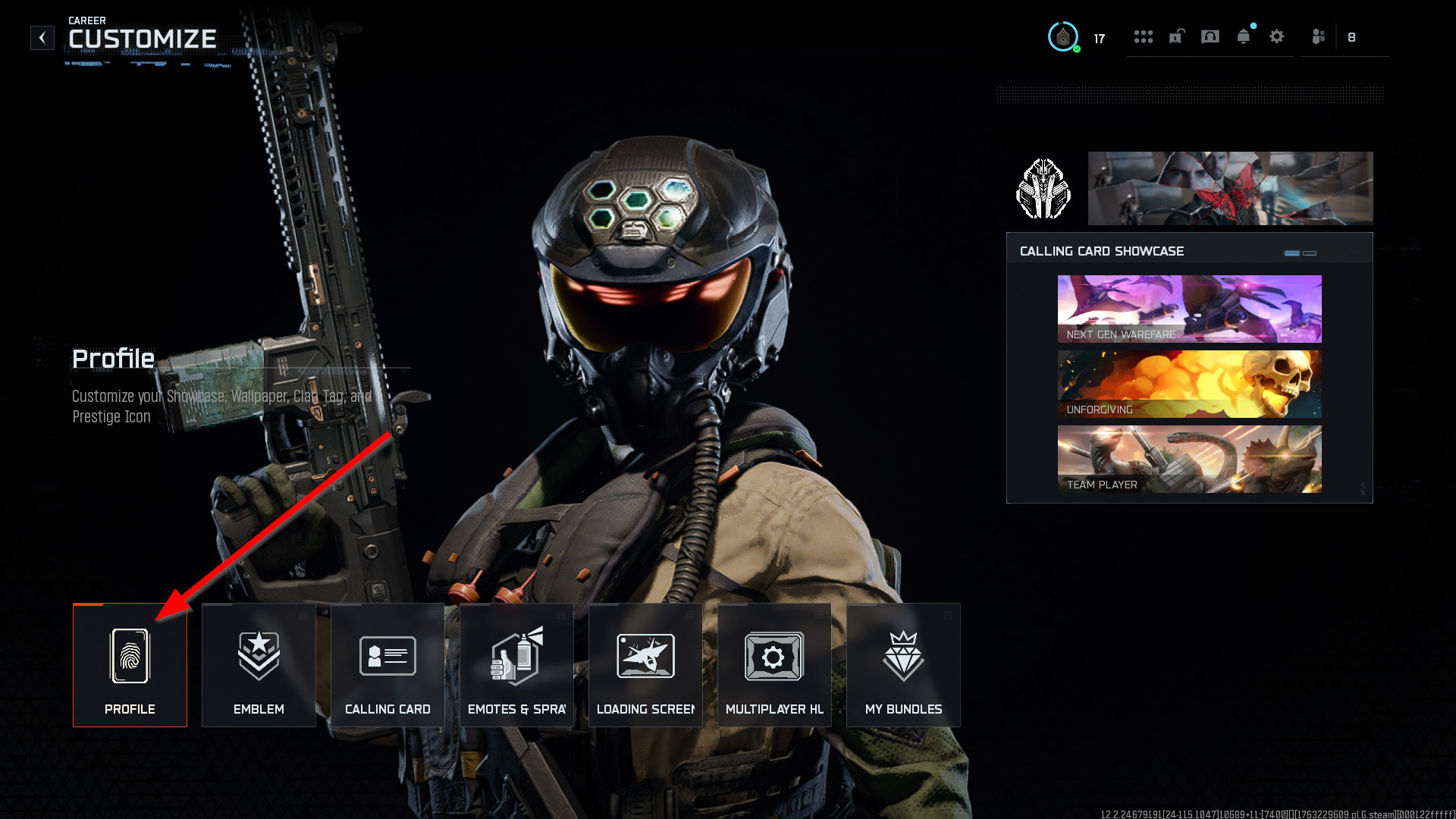Go back with the arrow button
This screenshot has width=1456, height=819.
coord(42,38)
